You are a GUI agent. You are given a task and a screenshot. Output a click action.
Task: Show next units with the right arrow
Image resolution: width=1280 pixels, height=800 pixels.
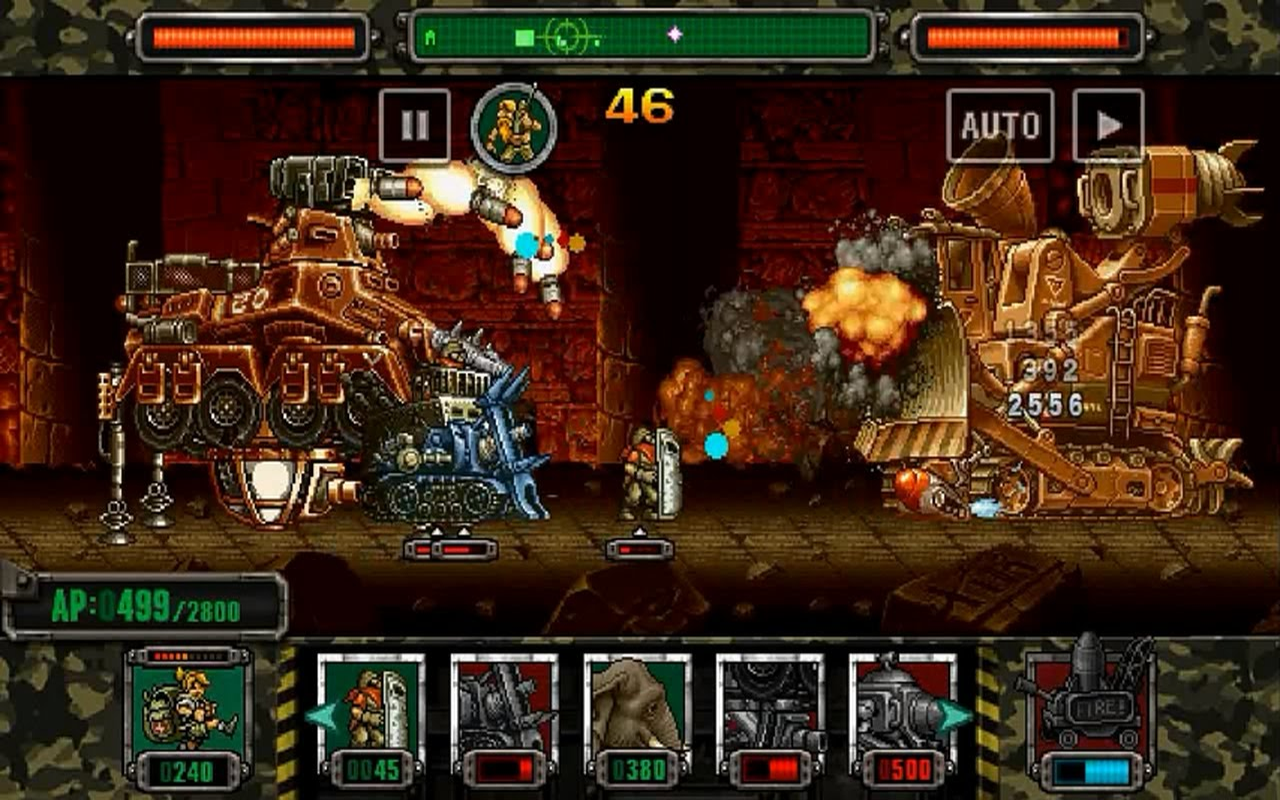point(956,716)
